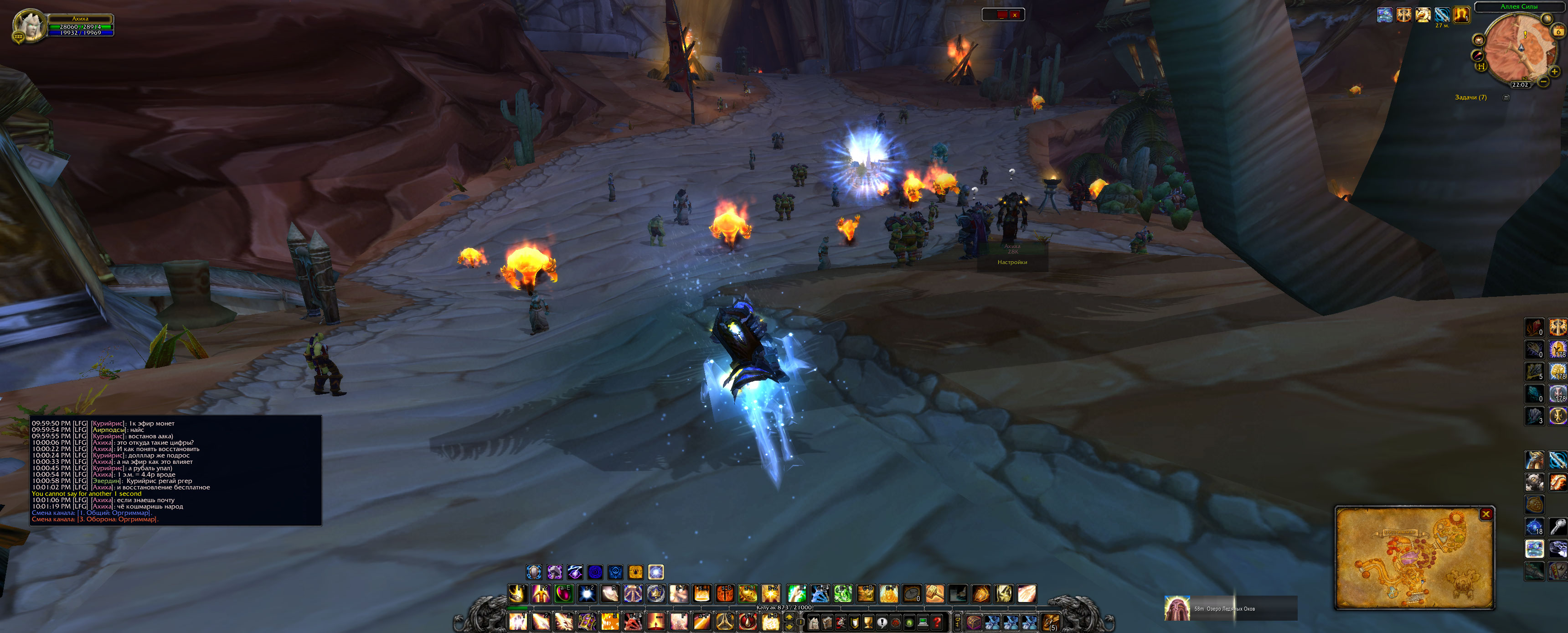Screen dimensions: 1568x633
Task: Open the keyring button beside the bags
Action: pos(958,623)
